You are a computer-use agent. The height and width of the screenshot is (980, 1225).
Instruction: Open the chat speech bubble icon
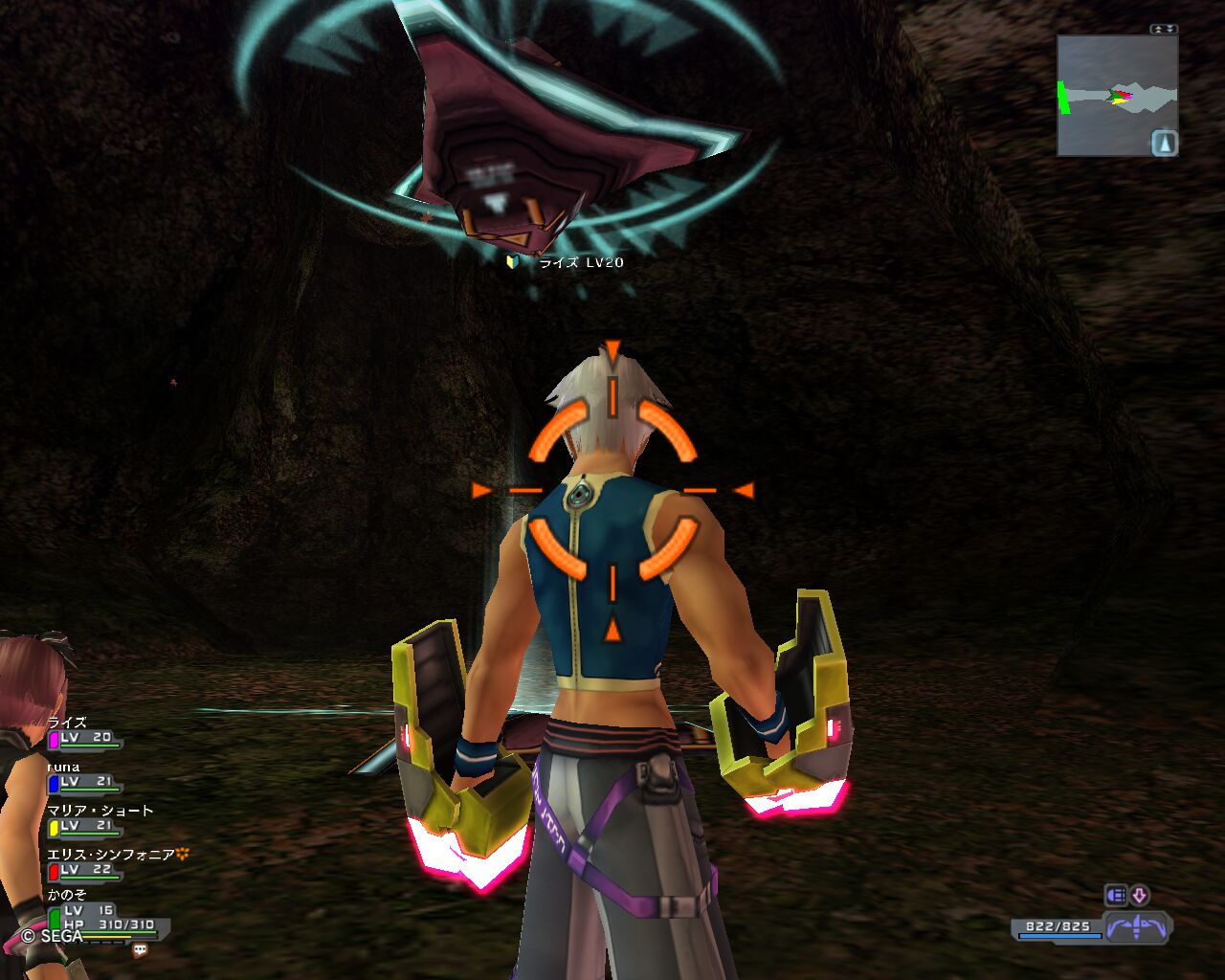coord(140,950)
